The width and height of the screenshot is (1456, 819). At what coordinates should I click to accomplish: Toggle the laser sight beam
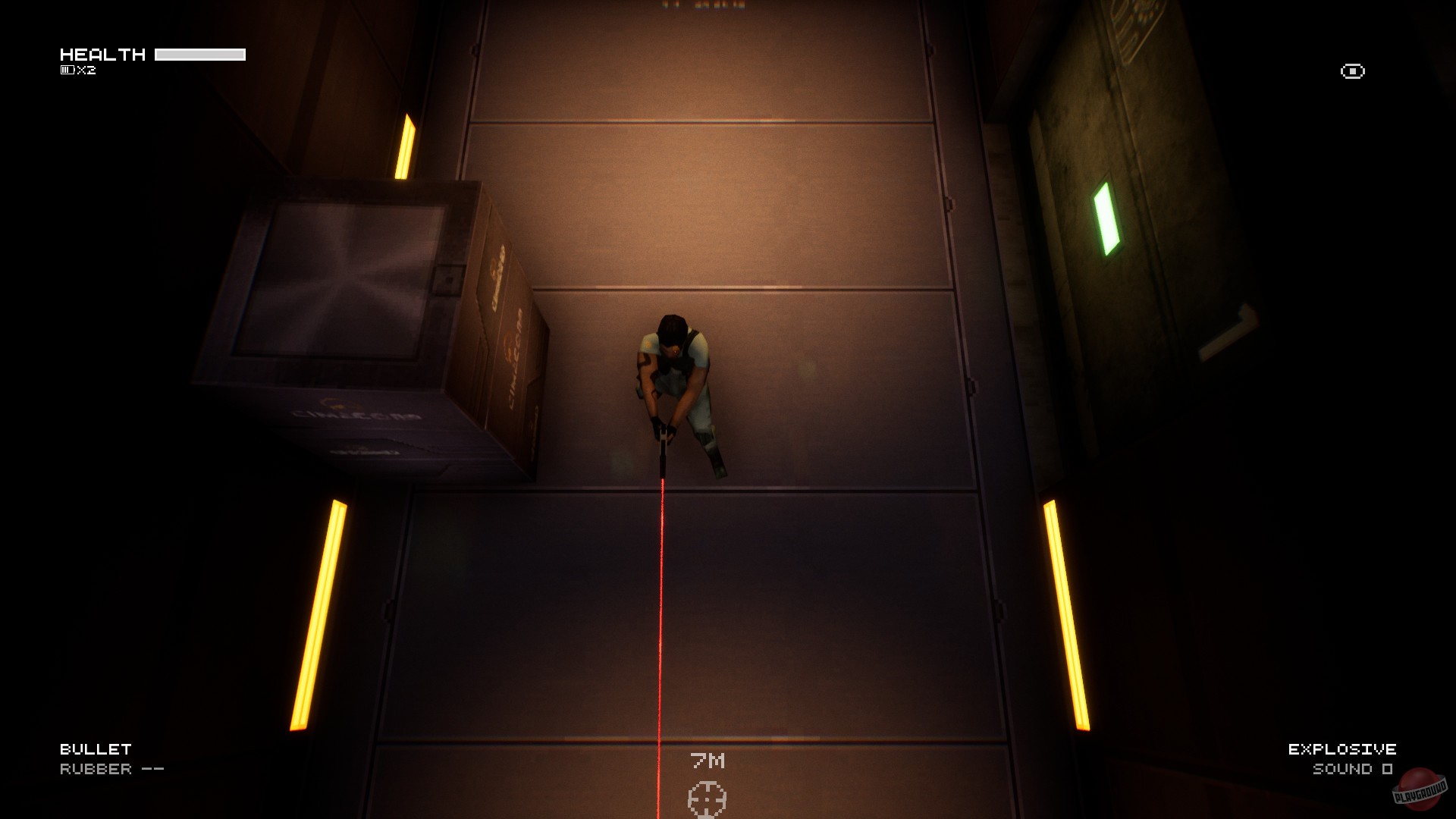pos(663,607)
